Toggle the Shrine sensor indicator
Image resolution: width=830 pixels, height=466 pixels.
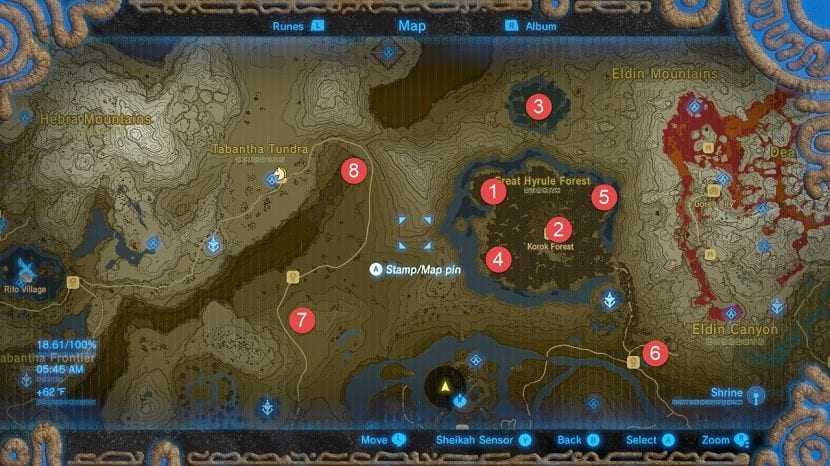pyautogui.click(x=755, y=393)
